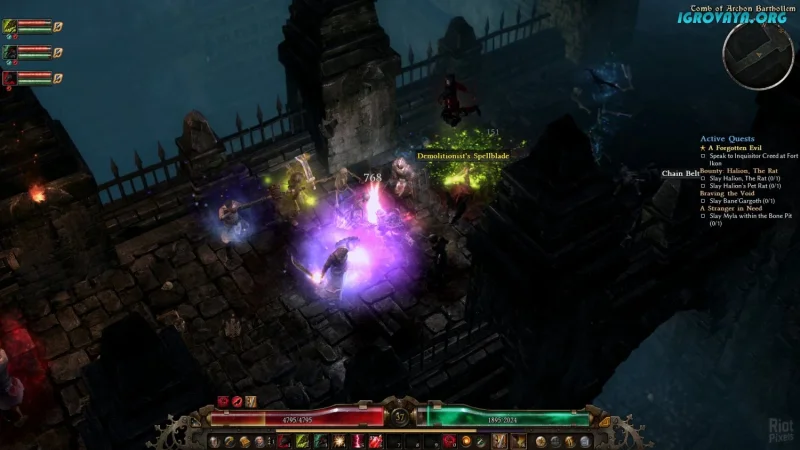Select the A Stranger in Need quest
Image resolution: width=800 pixels, height=450 pixels.
(732, 208)
